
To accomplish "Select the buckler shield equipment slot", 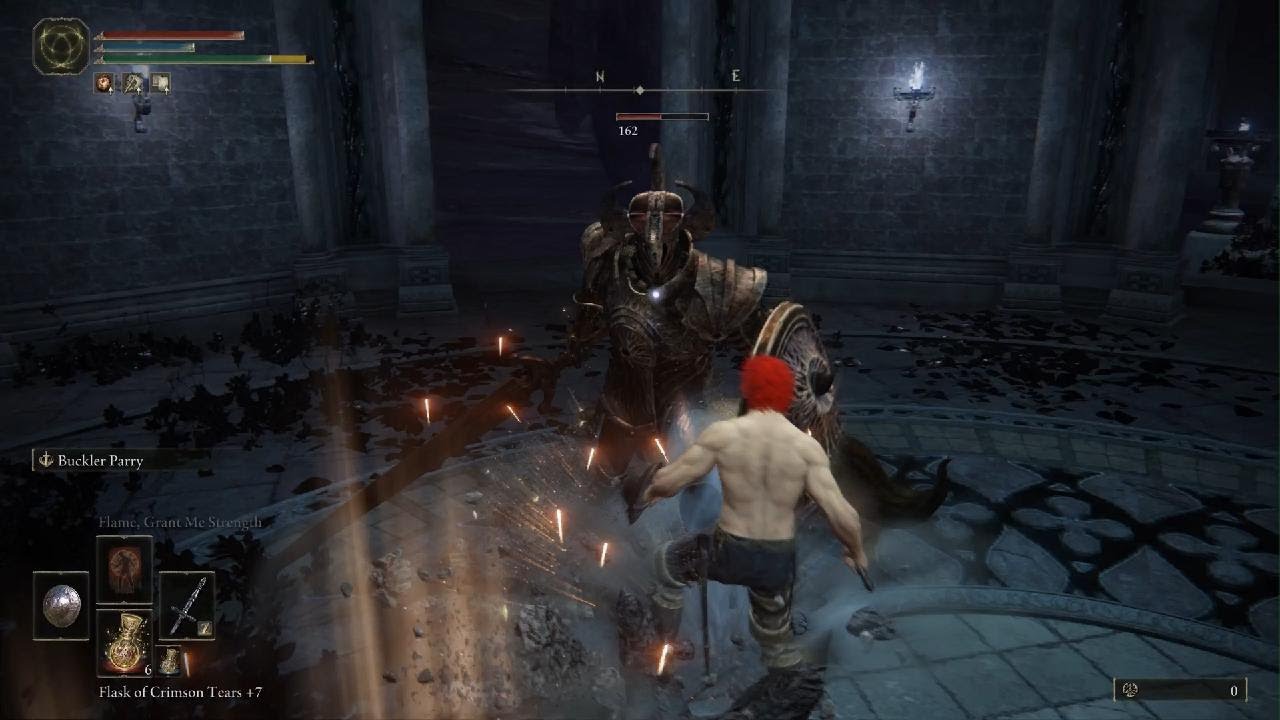I will [61, 604].
